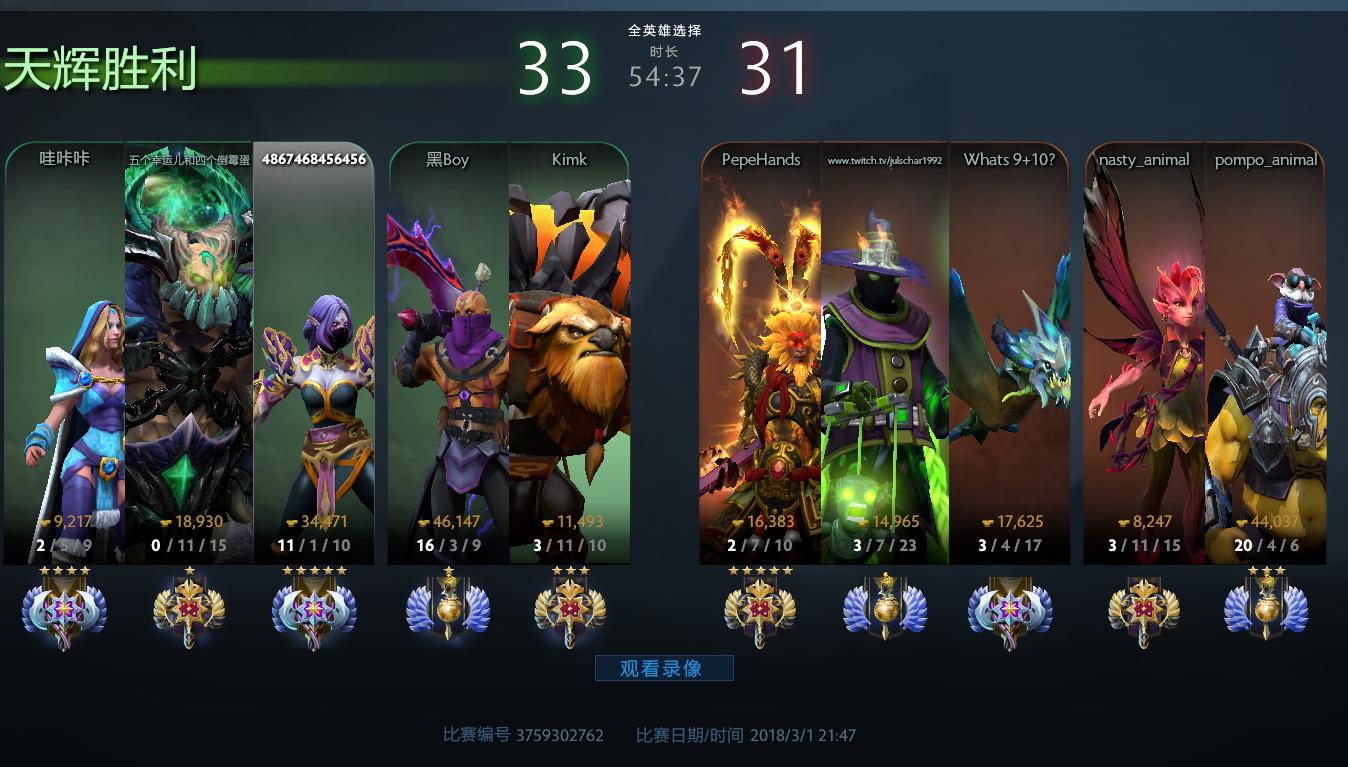Click Kimk's three-star rank medal
The image size is (1348, 767).
[x=569, y=609]
